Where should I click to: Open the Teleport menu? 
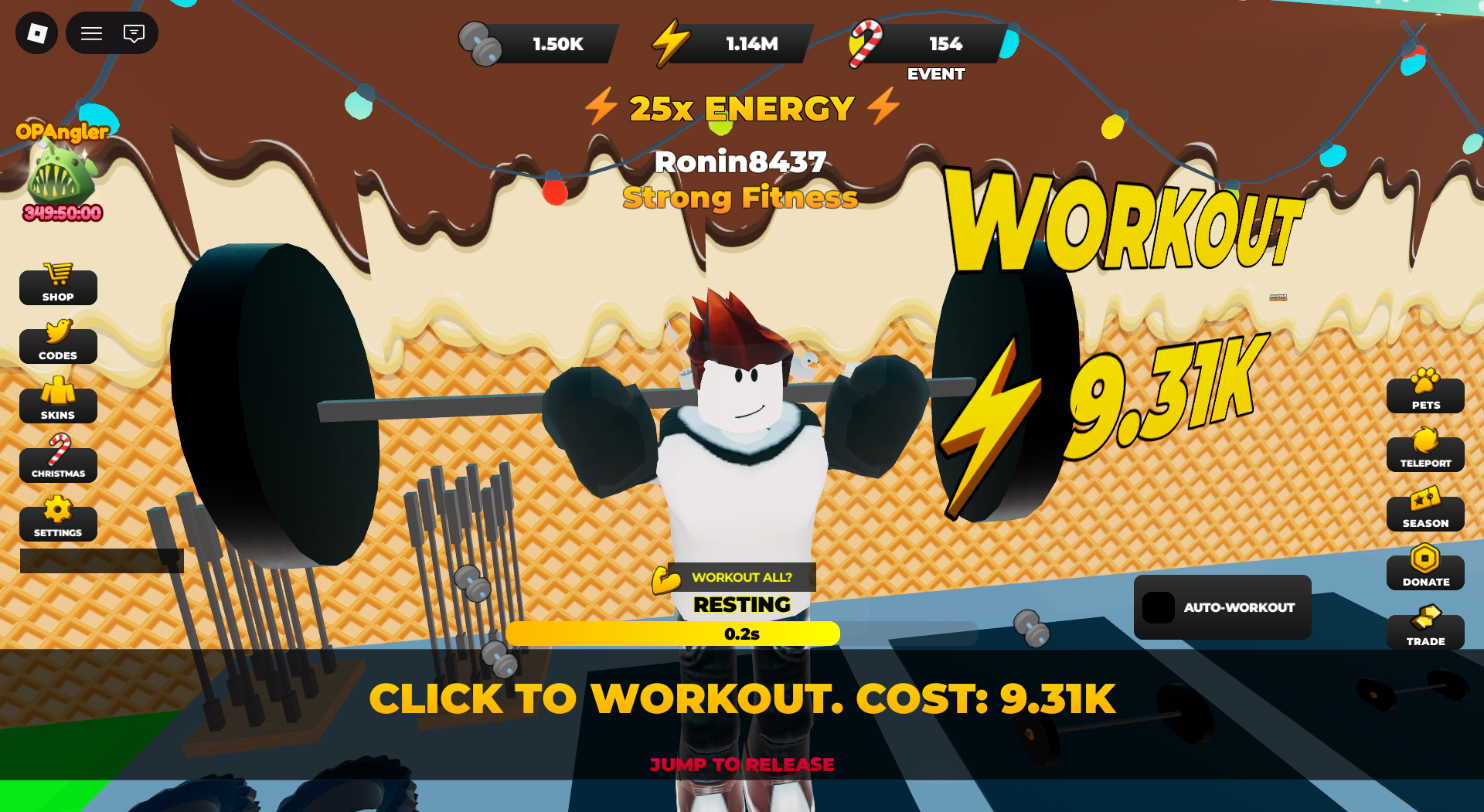click(x=1424, y=453)
